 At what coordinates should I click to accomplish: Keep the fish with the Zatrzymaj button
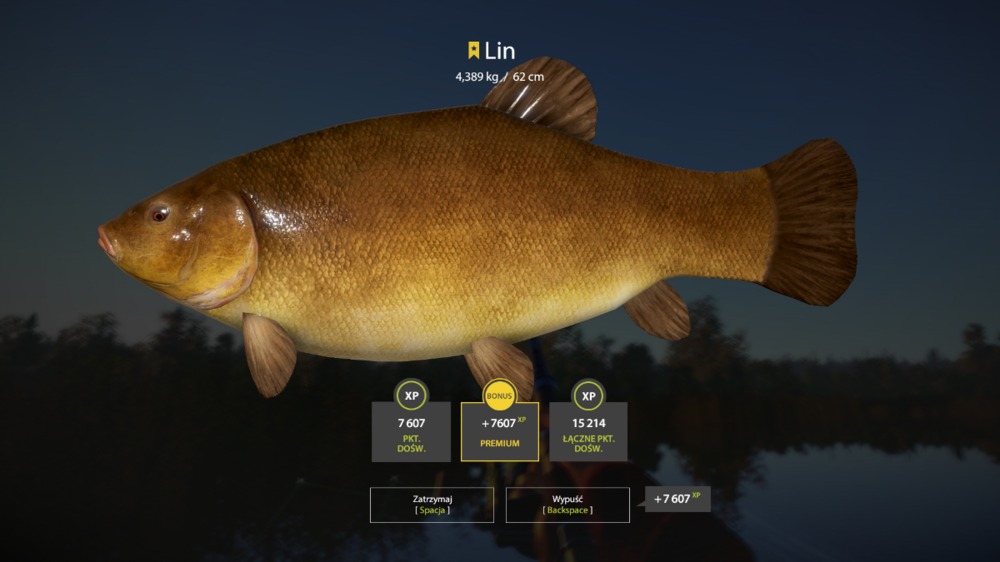click(432, 504)
